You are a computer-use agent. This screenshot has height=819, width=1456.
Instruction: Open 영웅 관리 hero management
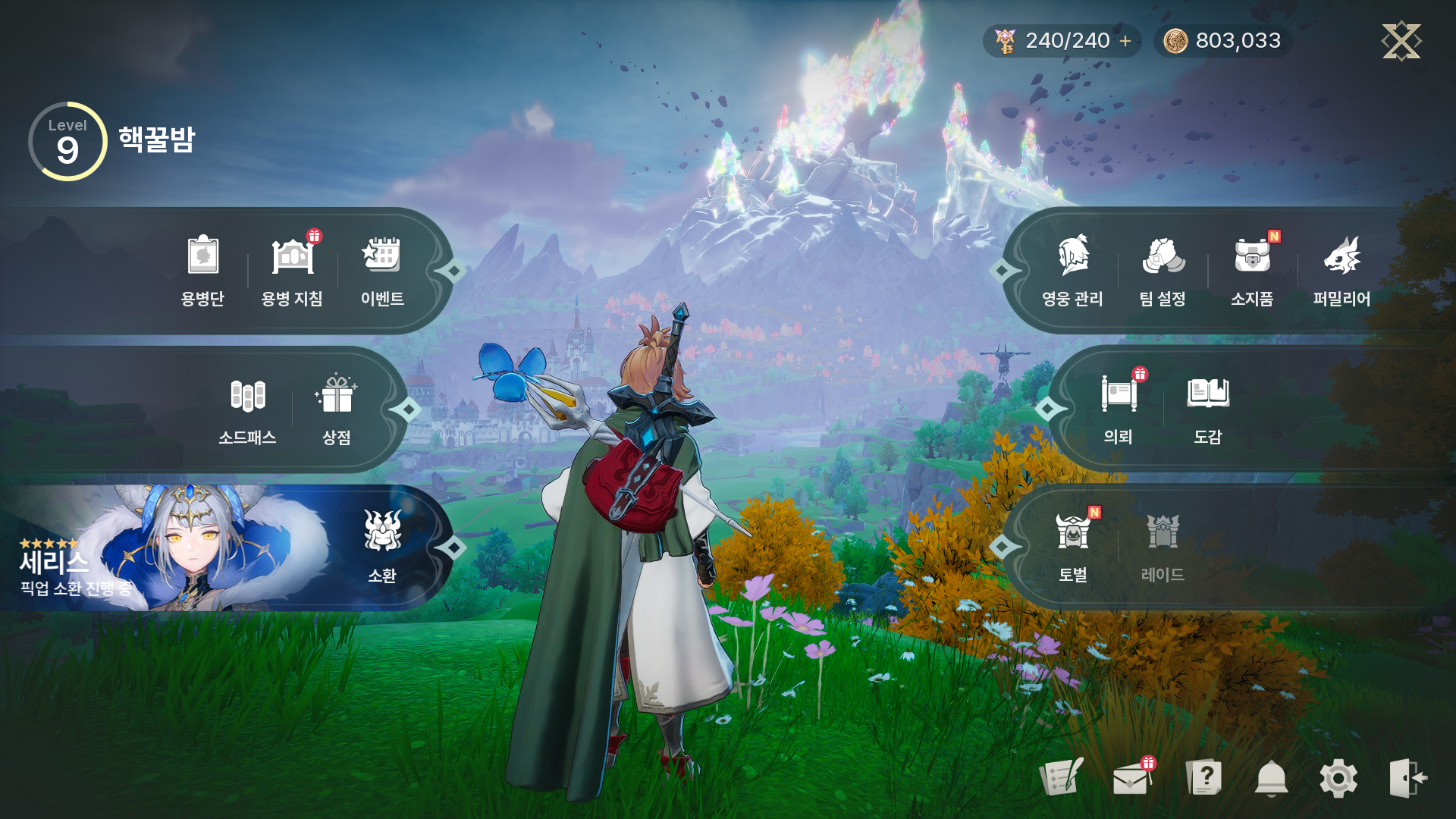(x=1072, y=269)
